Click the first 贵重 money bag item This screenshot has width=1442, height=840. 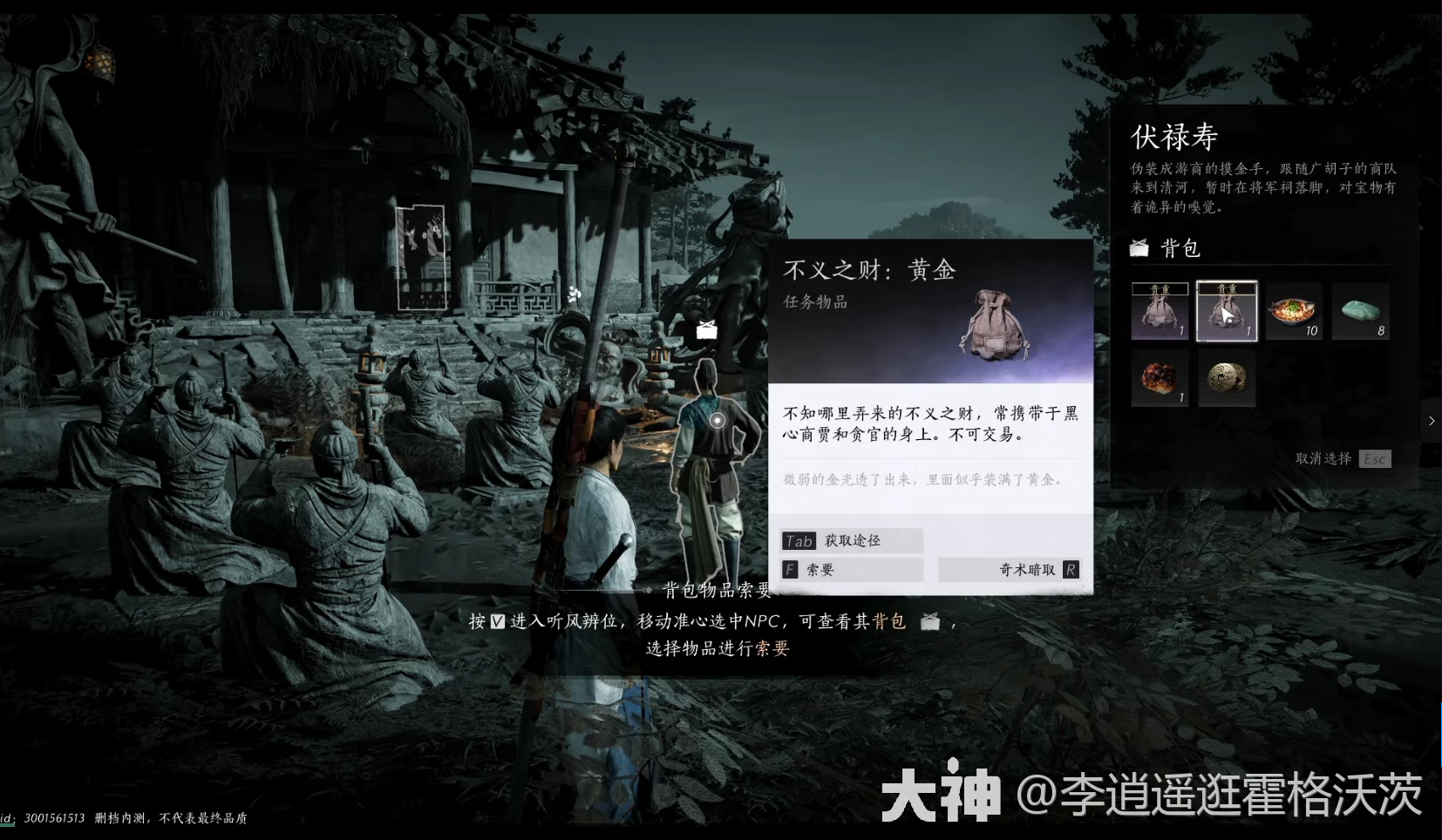tap(1160, 310)
